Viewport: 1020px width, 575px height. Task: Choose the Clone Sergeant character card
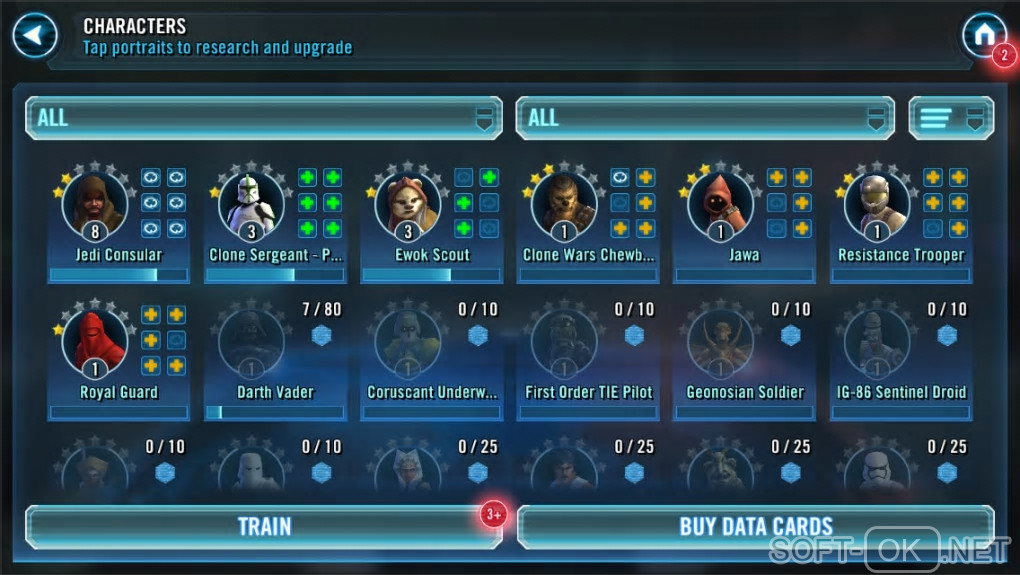pos(252,205)
